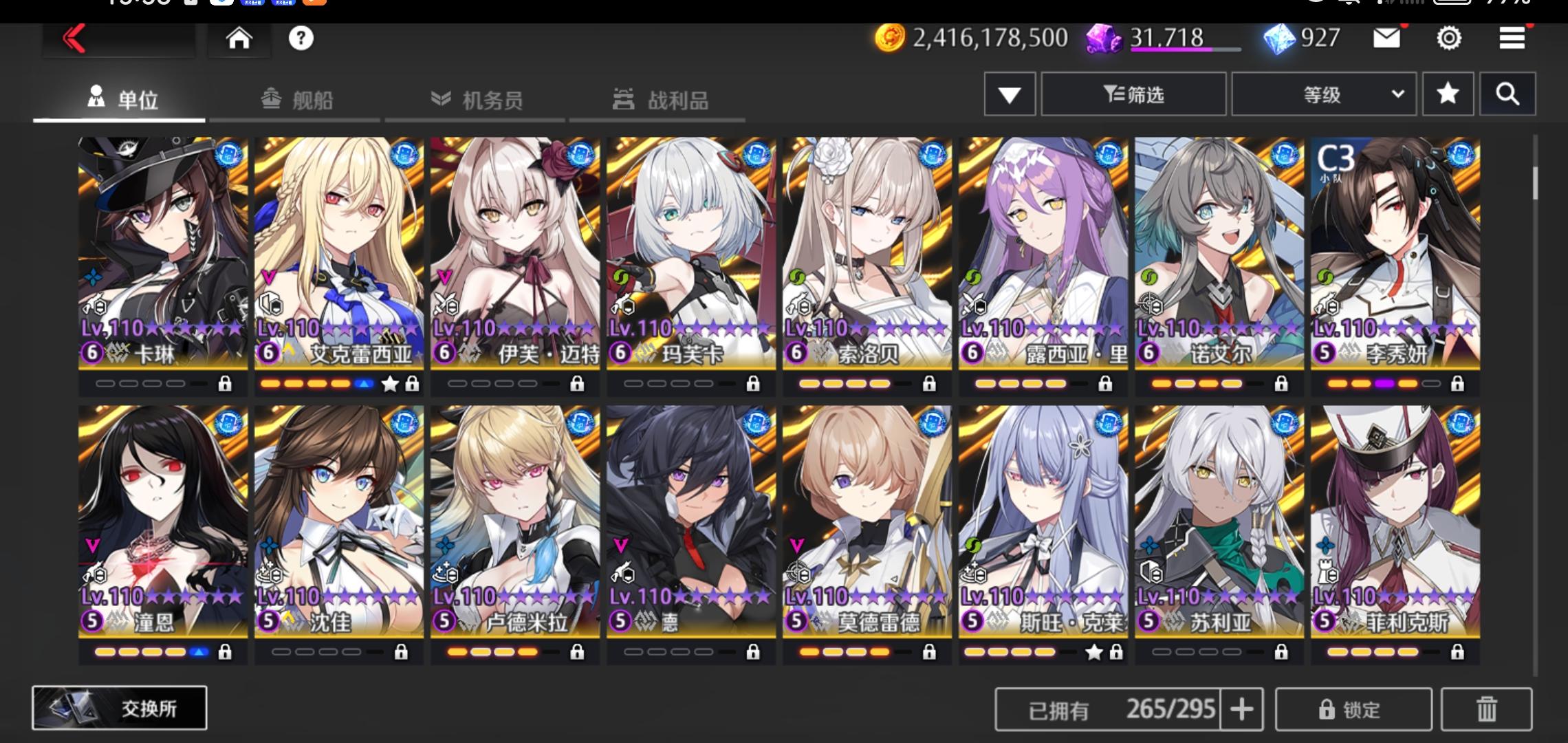The width and height of the screenshot is (1568, 743).
Task: Open the mailbox icon
Action: pyautogui.click(x=1388, y=39)
